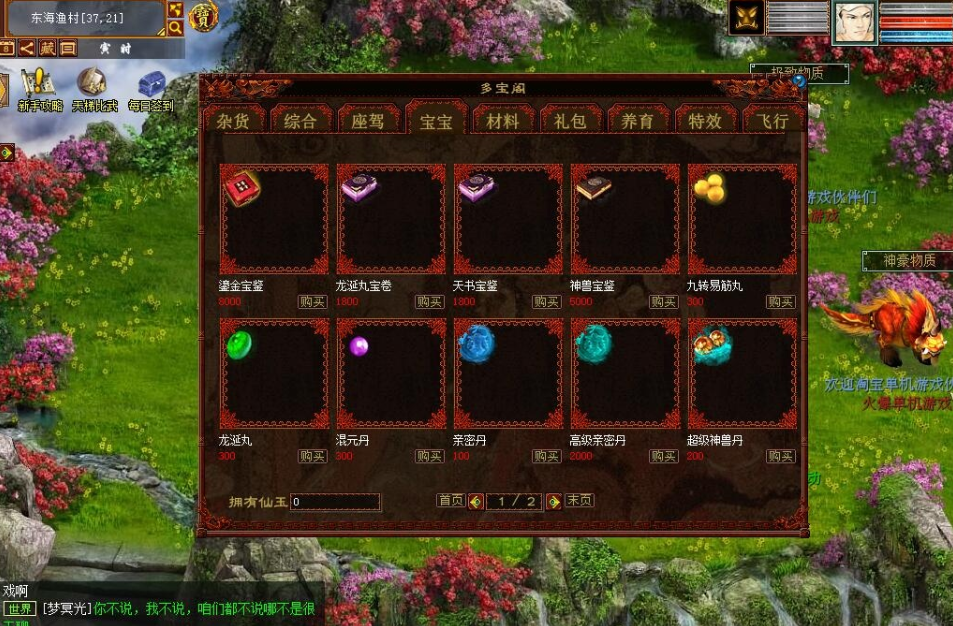Advance to the next shop page arrow

click(x=553, y=501)
